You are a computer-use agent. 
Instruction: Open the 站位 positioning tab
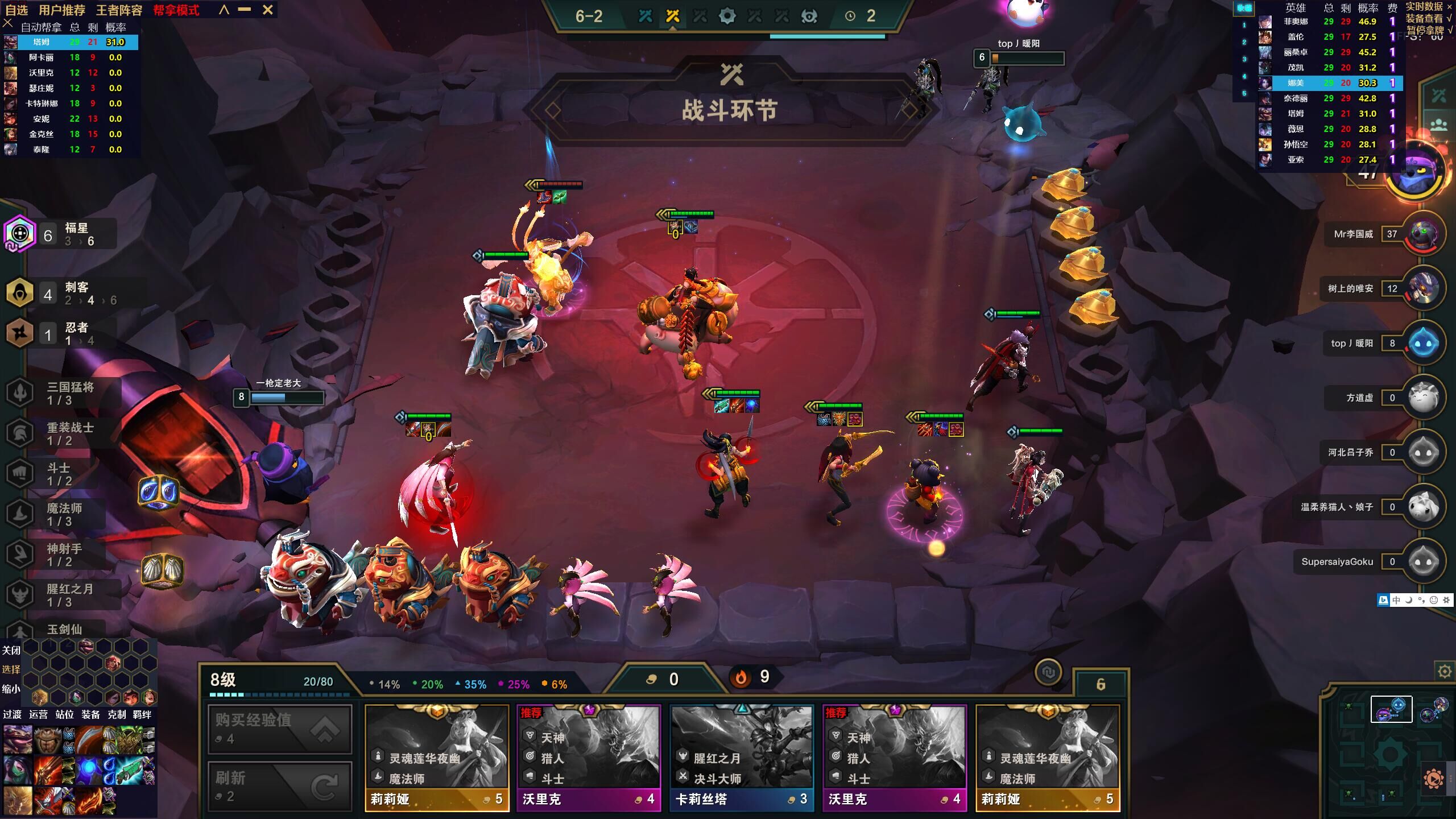(x=64, y=714)
